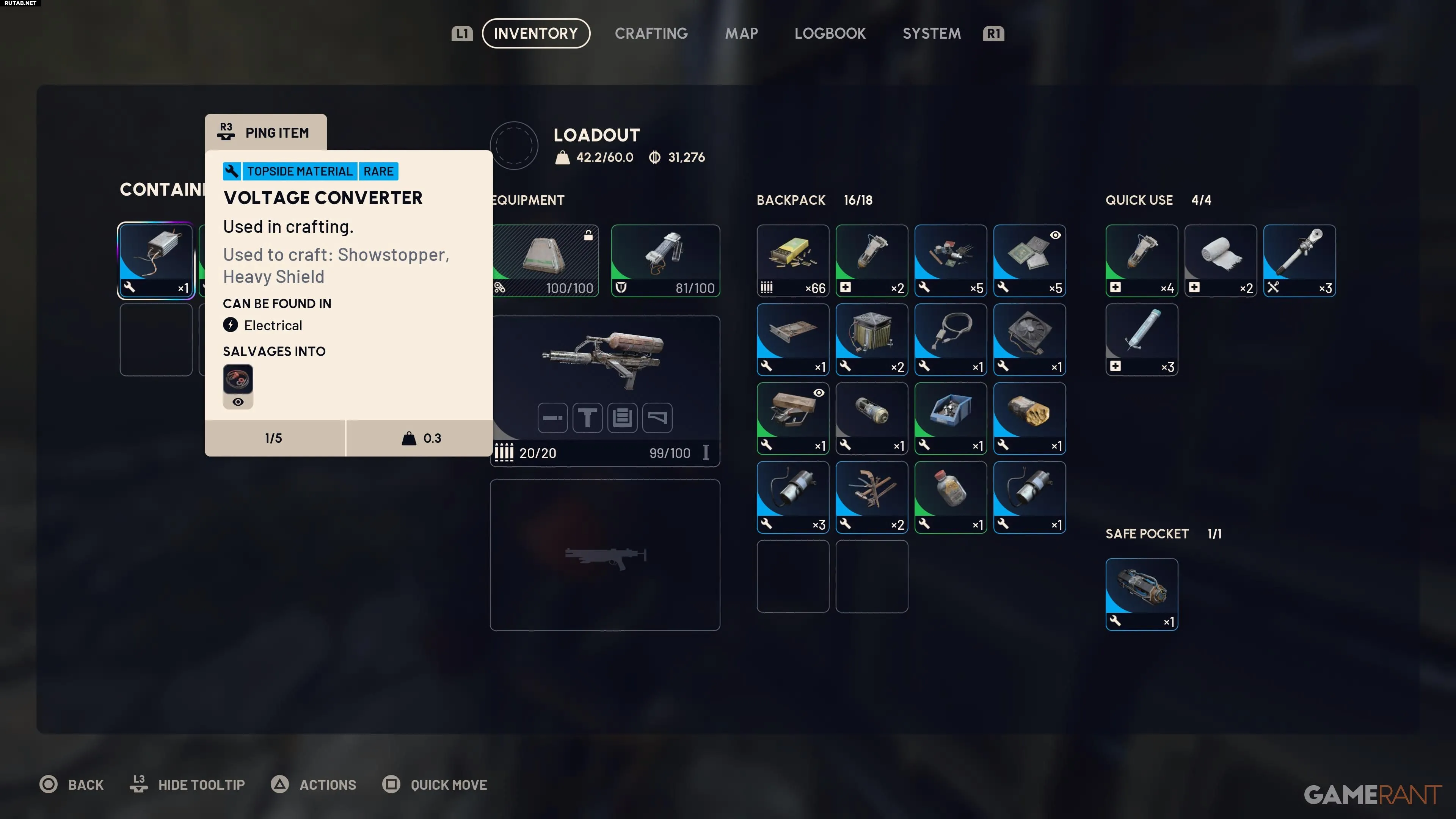This screenshot has height=819, width=1456.
Task: Select the Voltage Converter container slot
Action: [155, 260]
